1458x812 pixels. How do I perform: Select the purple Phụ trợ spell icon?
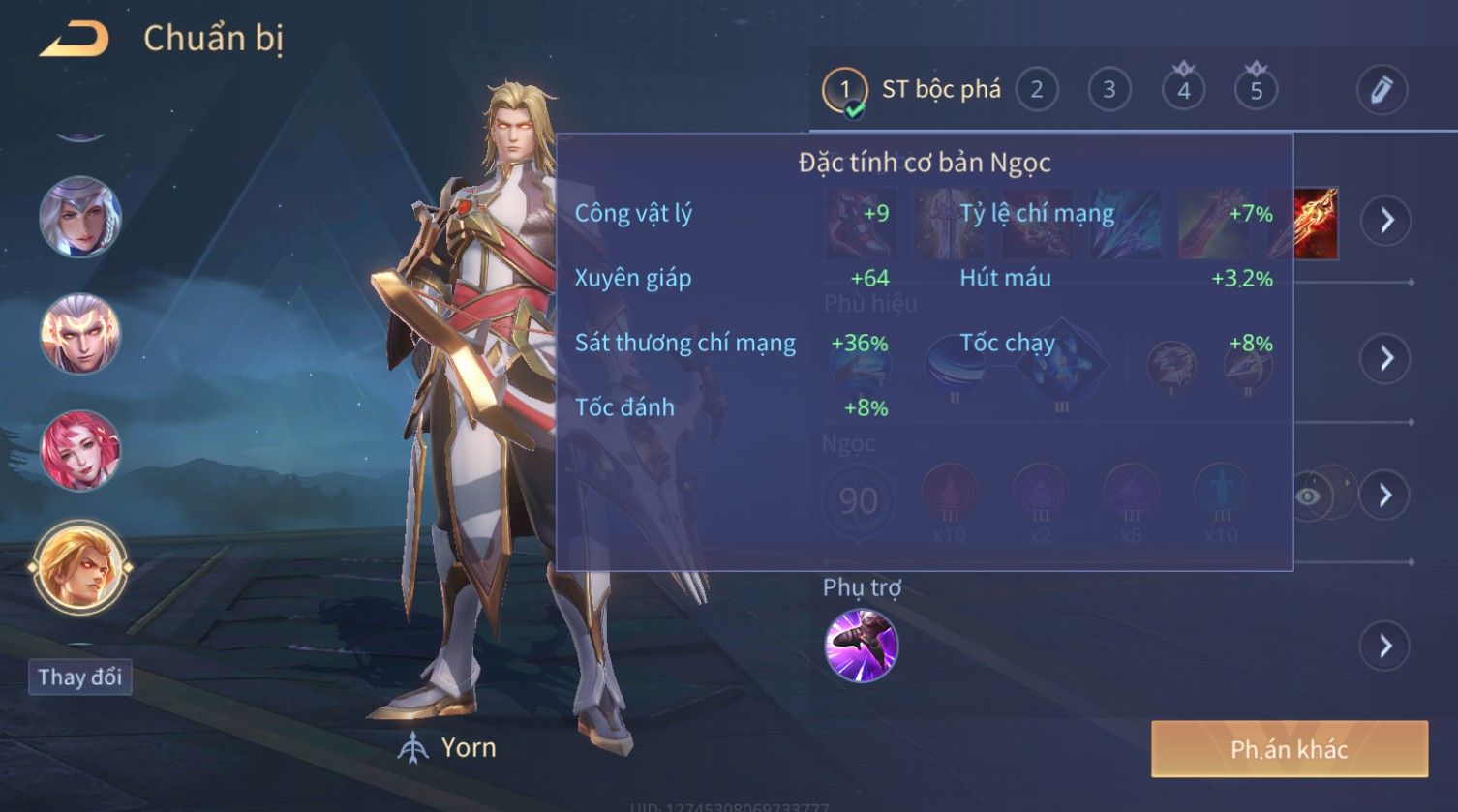861,646
